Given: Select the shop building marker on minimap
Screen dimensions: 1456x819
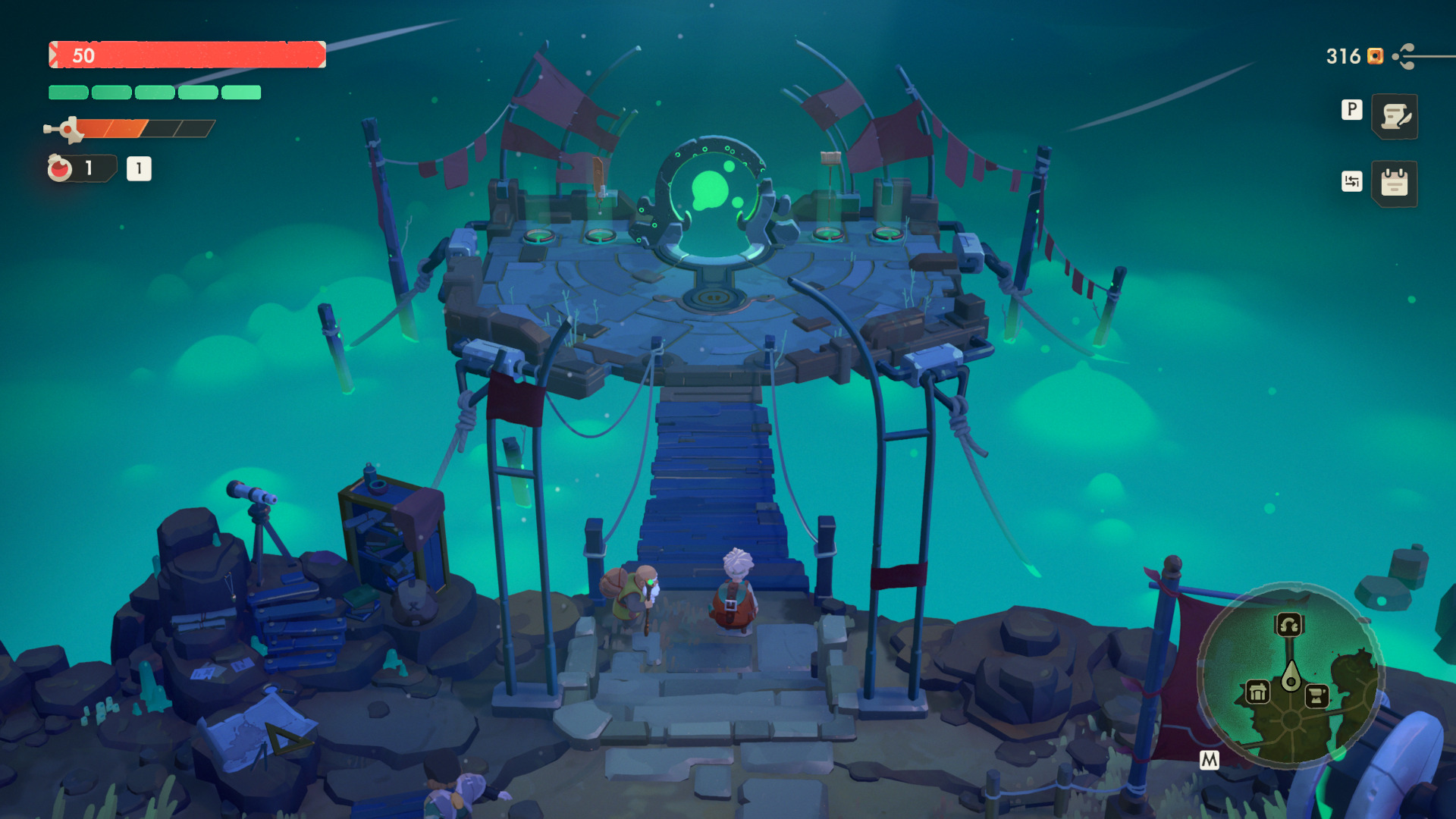Looking at the screenshot, I should point(1257,692).
